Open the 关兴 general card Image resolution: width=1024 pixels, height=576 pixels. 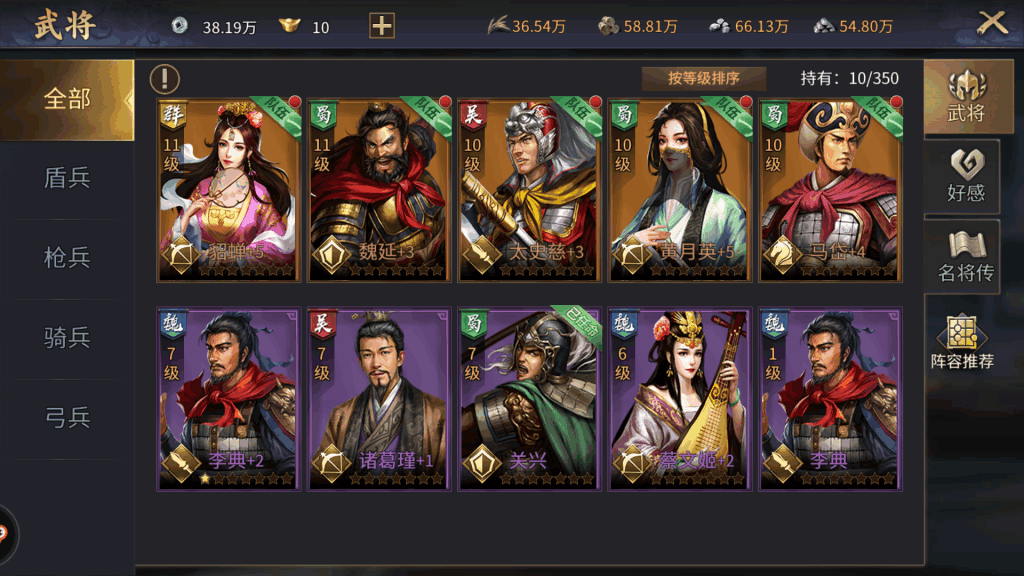[x=529, y=399]
